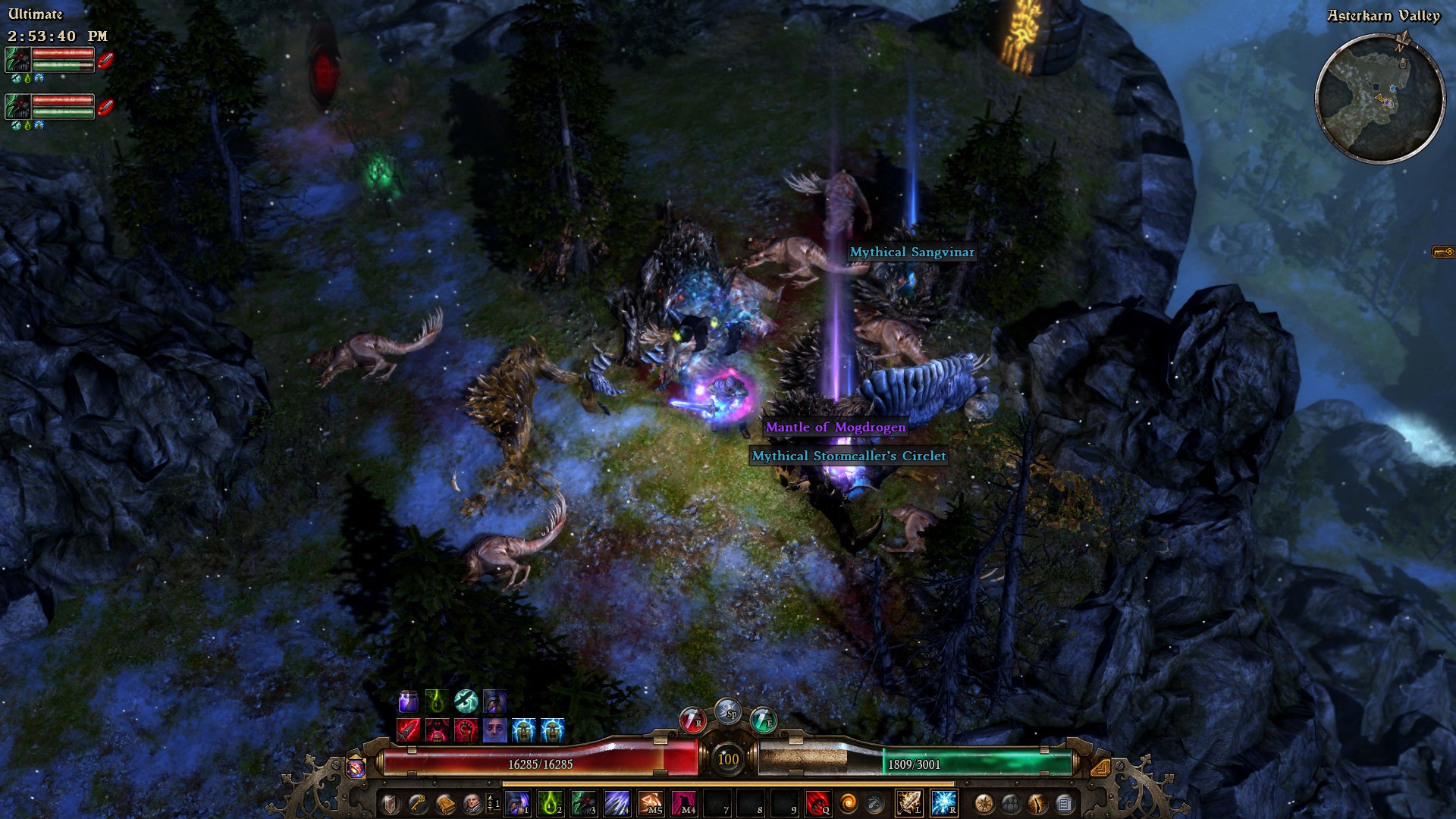Activate the red claw skill on Q
This screenshot has width=1456, height=819.
(x=817, y=803)
